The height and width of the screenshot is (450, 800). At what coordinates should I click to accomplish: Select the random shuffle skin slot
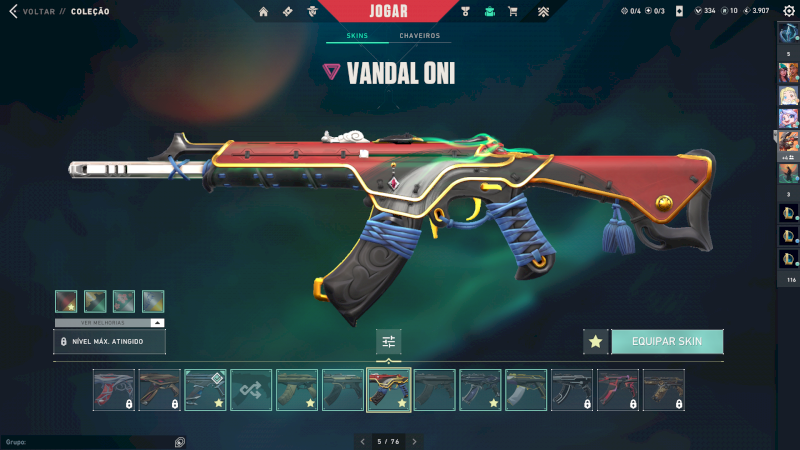[250, 390]
